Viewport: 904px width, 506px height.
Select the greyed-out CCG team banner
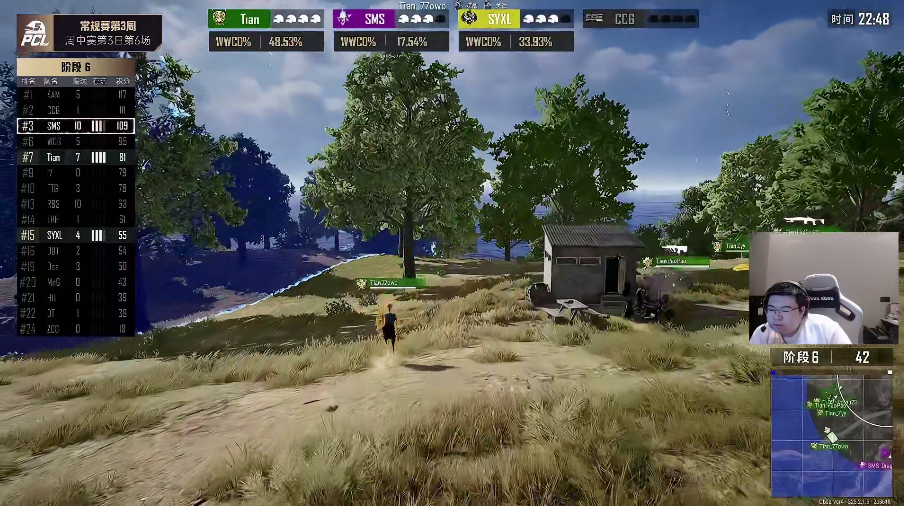pos(640,18)
